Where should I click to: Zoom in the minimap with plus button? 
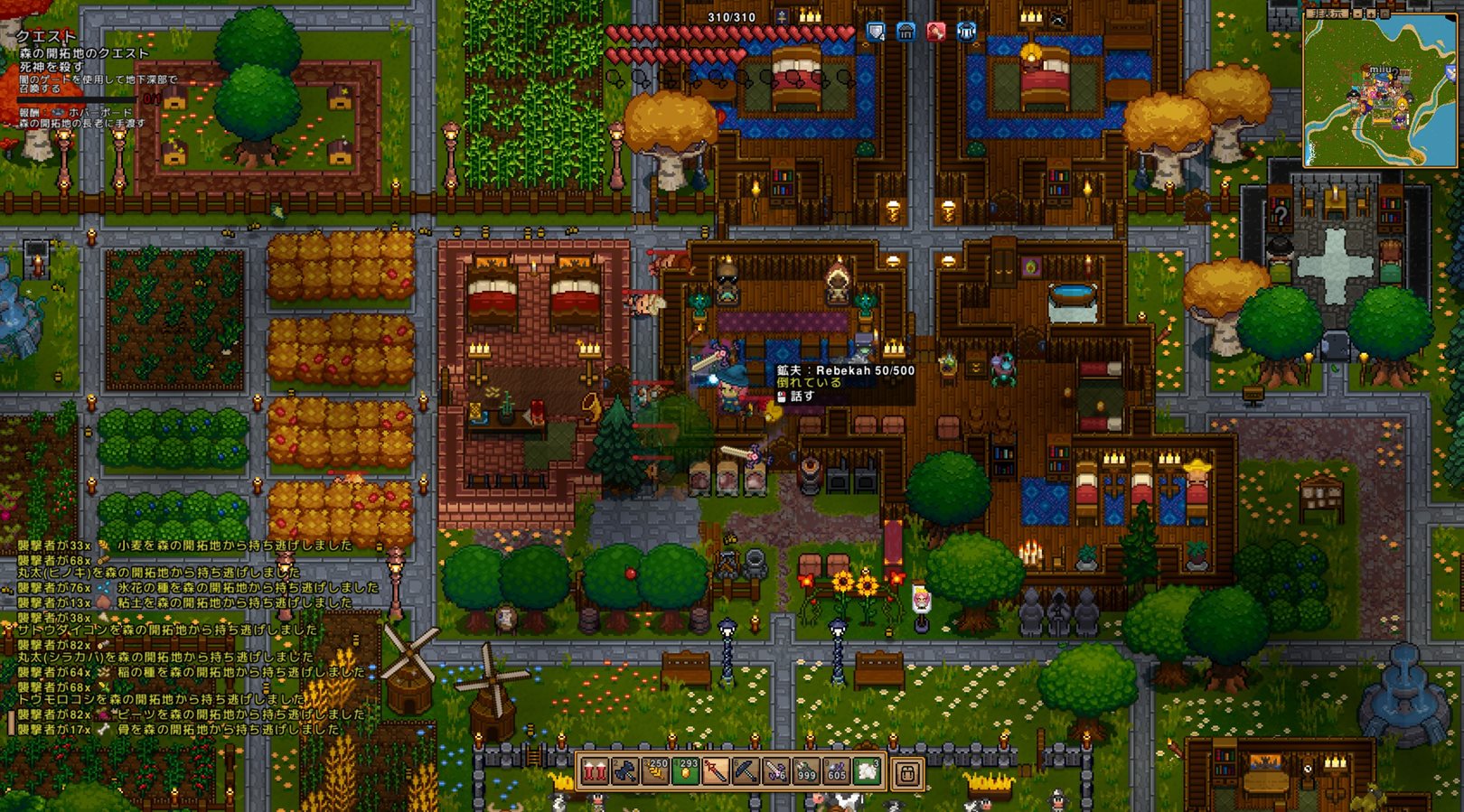pyautogui.click(x=1372, y=14)
